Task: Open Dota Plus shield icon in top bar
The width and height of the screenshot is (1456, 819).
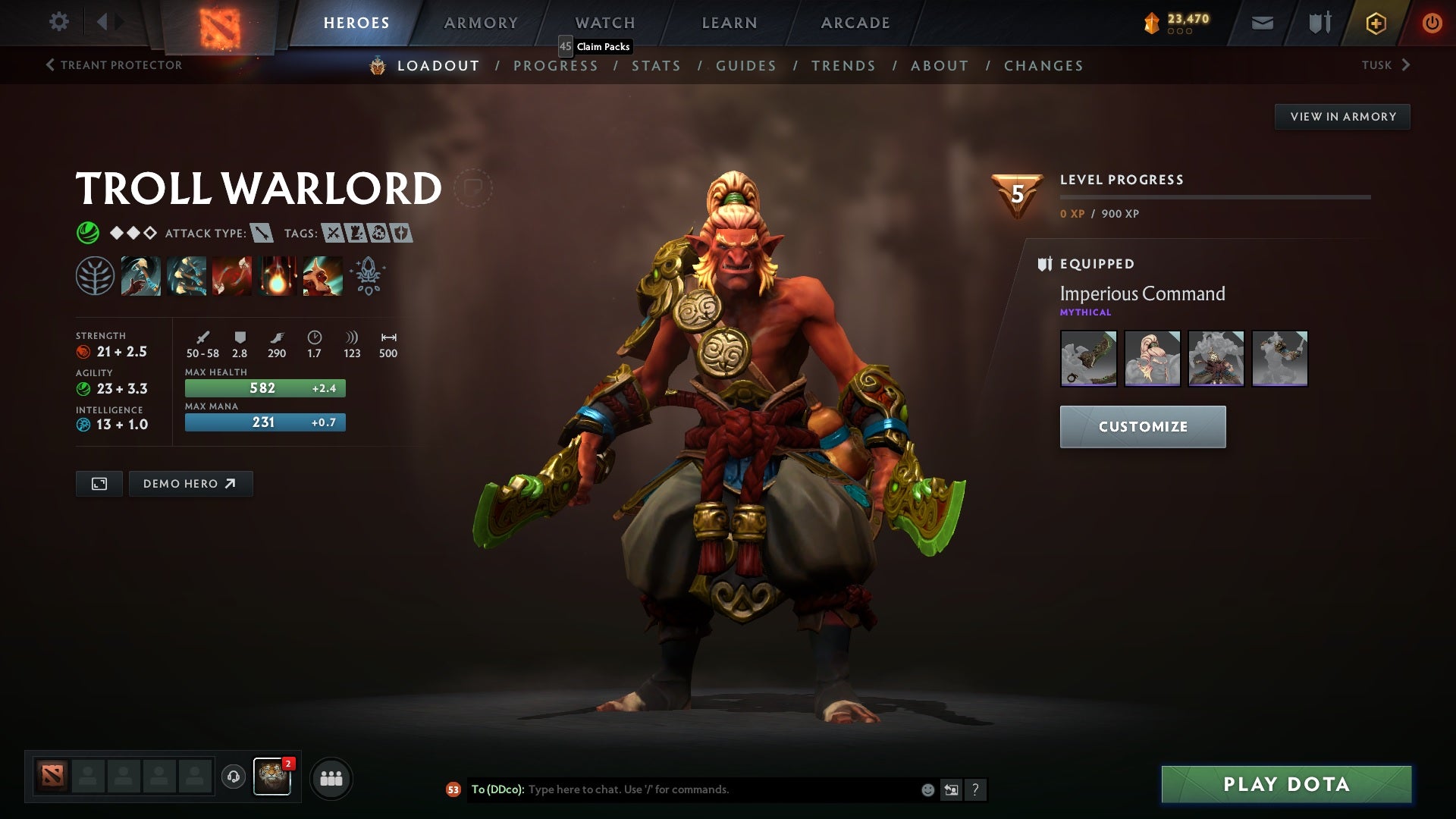Action: (1319, 23)
